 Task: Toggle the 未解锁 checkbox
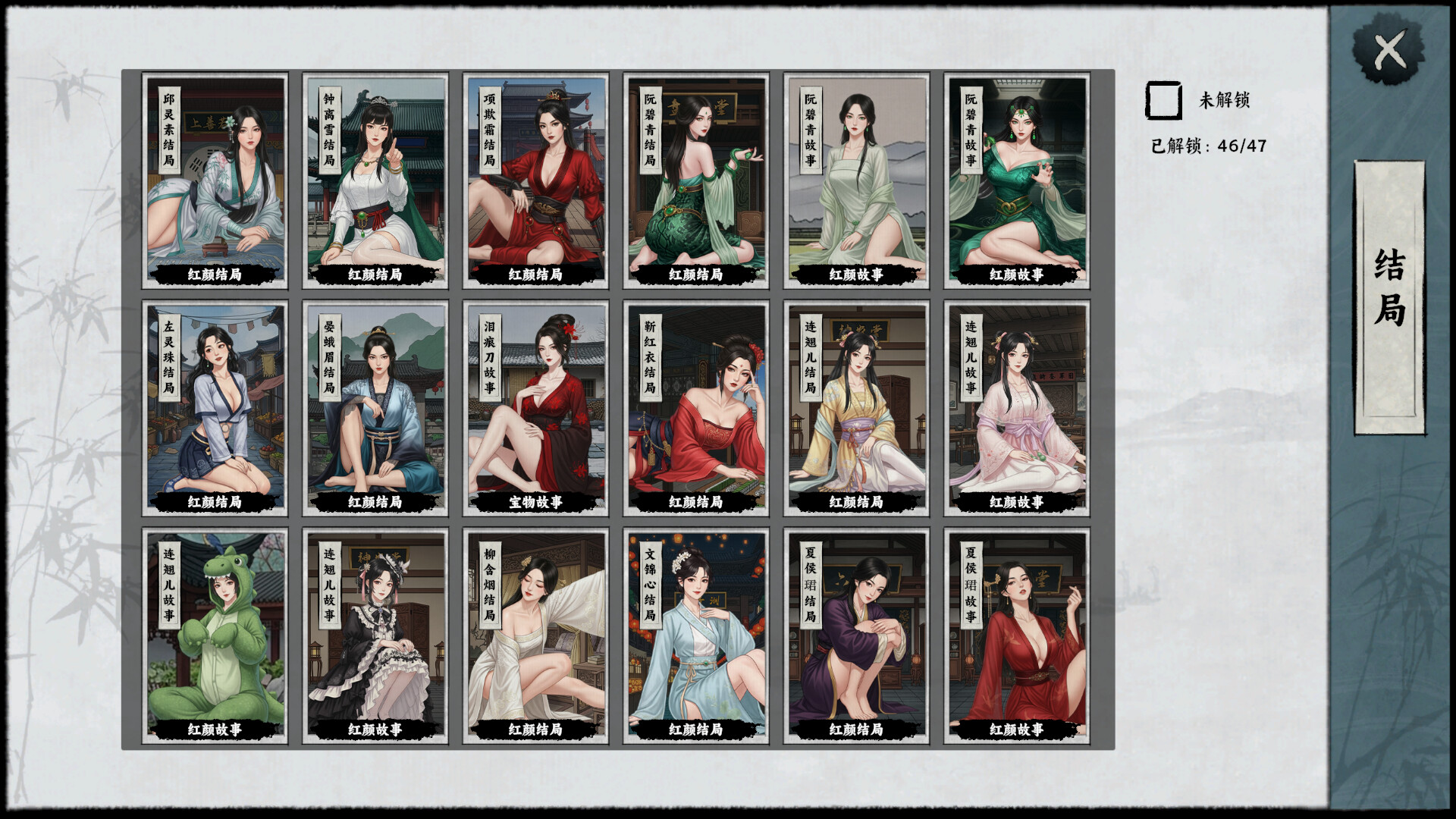tap(1163, 101)
